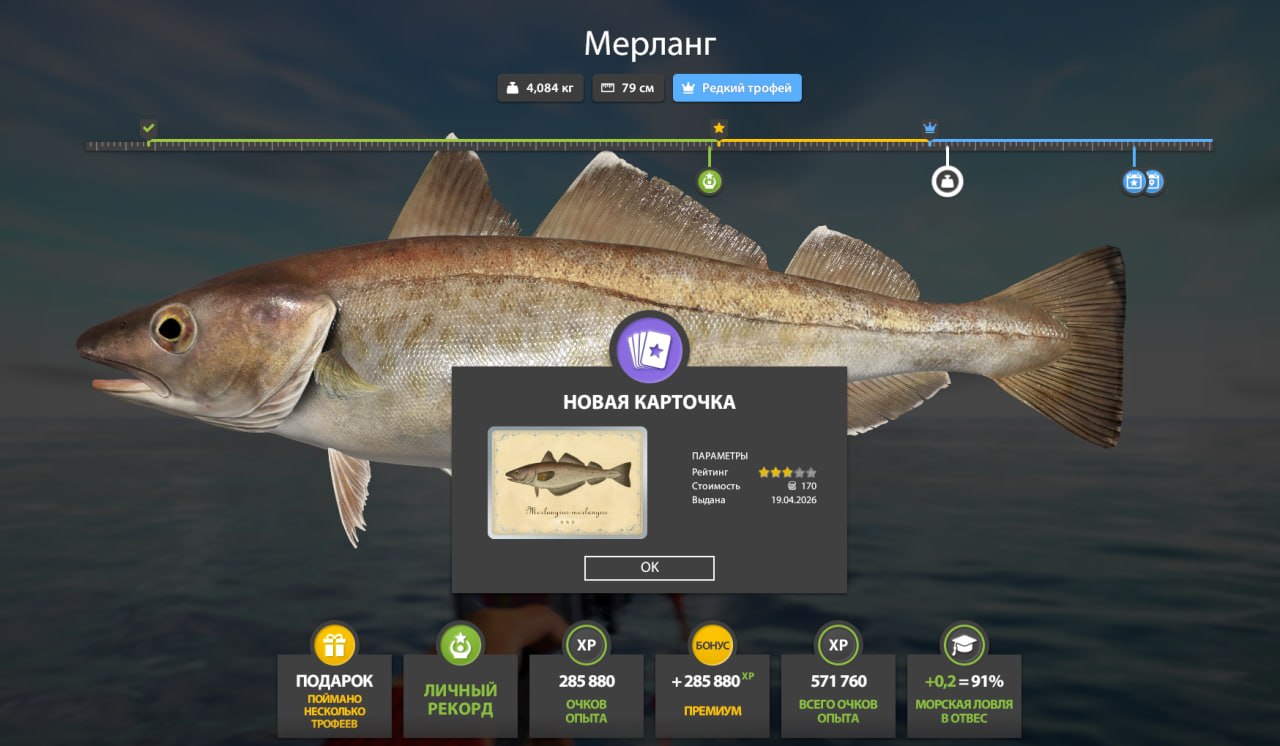Click the trophy icon inside Редкий трофей badge
The width and height of the screenshot is (1280, 746).
[x=686, y=87]
